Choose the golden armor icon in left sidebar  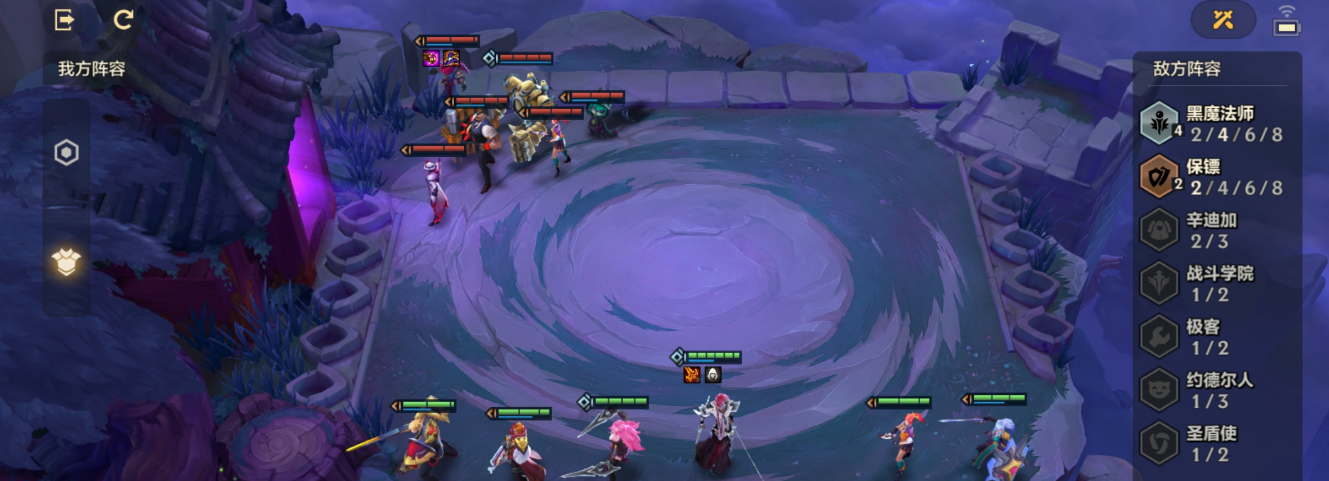[66, 262]
